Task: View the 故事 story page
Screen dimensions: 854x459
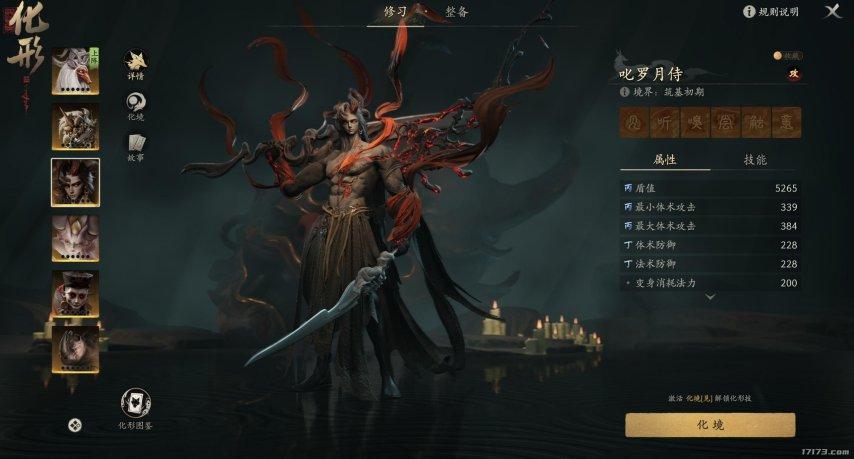Action: (x=136, y=147)
